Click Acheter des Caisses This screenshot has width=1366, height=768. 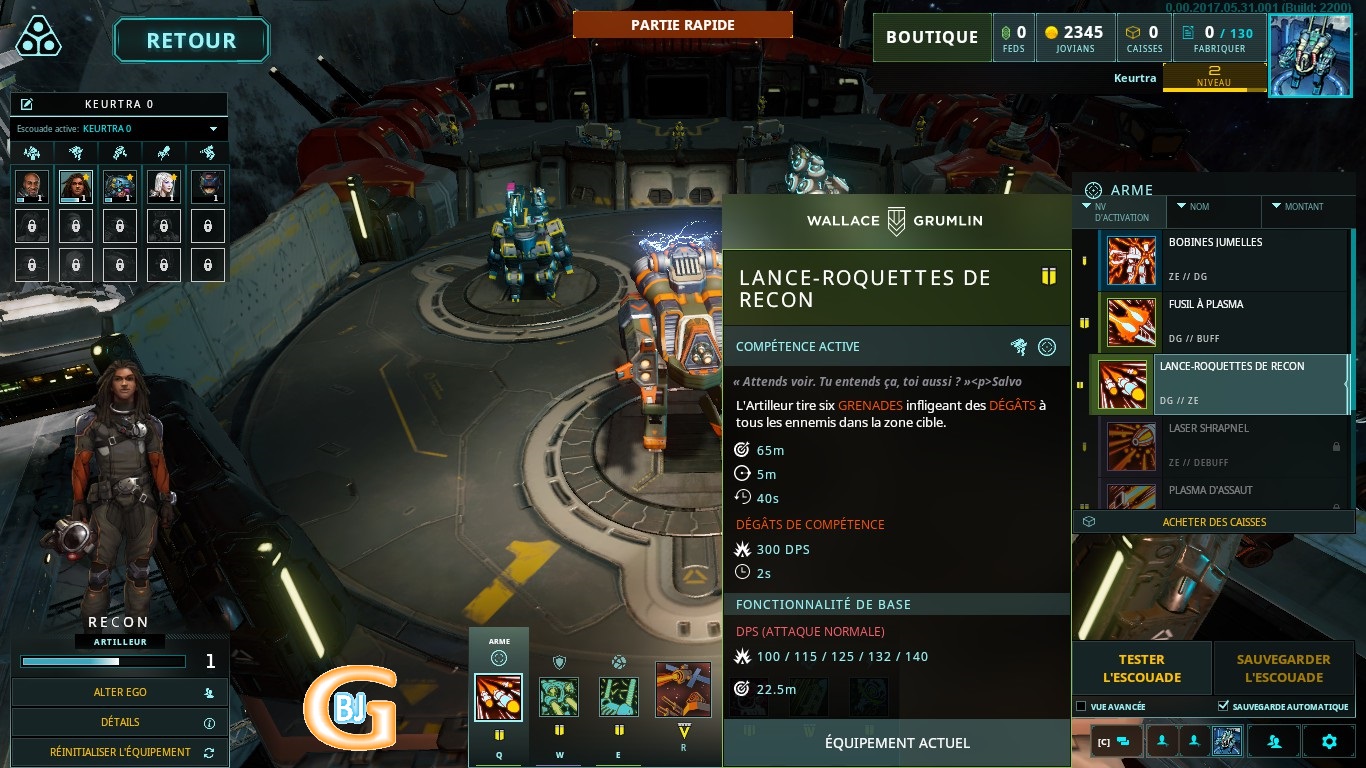point(1213,522)
